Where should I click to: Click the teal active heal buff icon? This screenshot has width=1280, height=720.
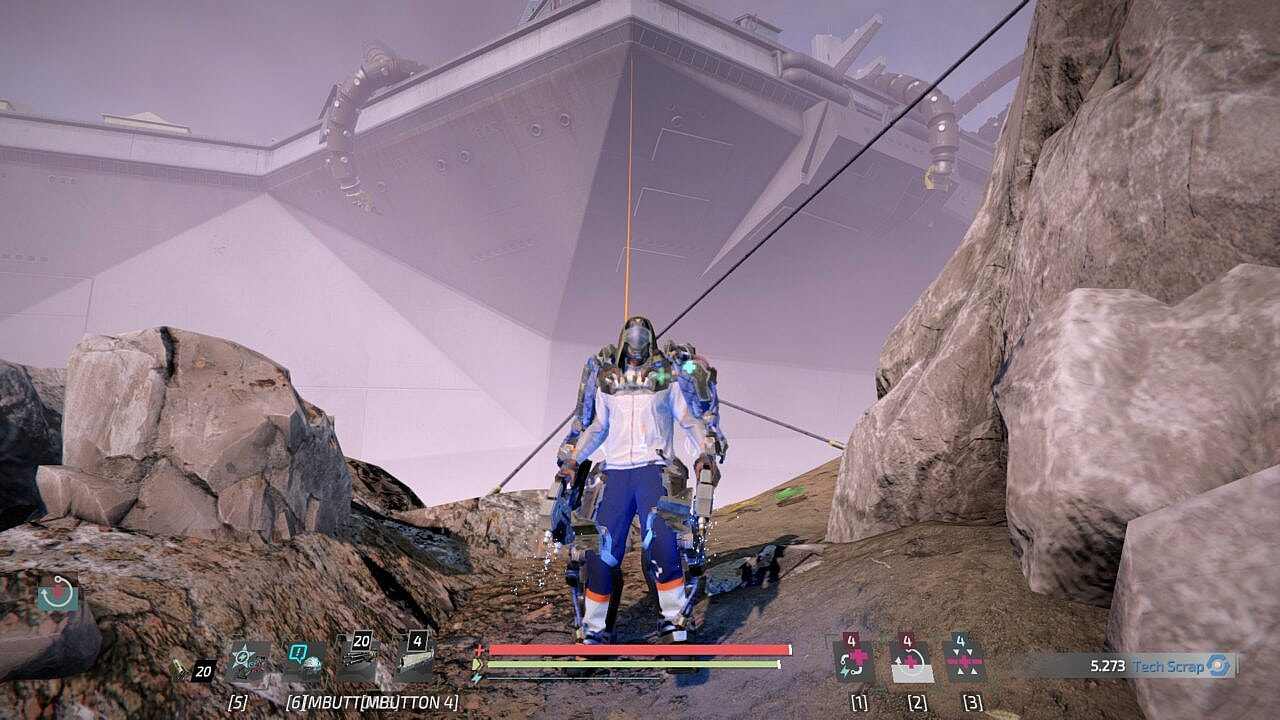[58, 592]
